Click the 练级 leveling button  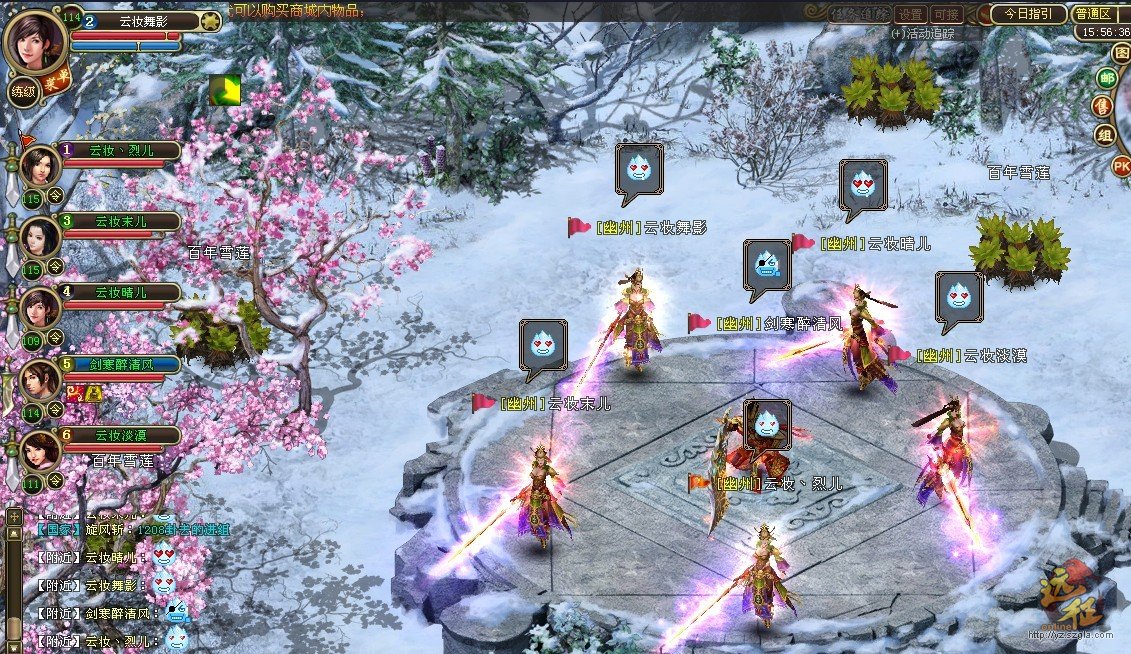[x=23, y=92]
